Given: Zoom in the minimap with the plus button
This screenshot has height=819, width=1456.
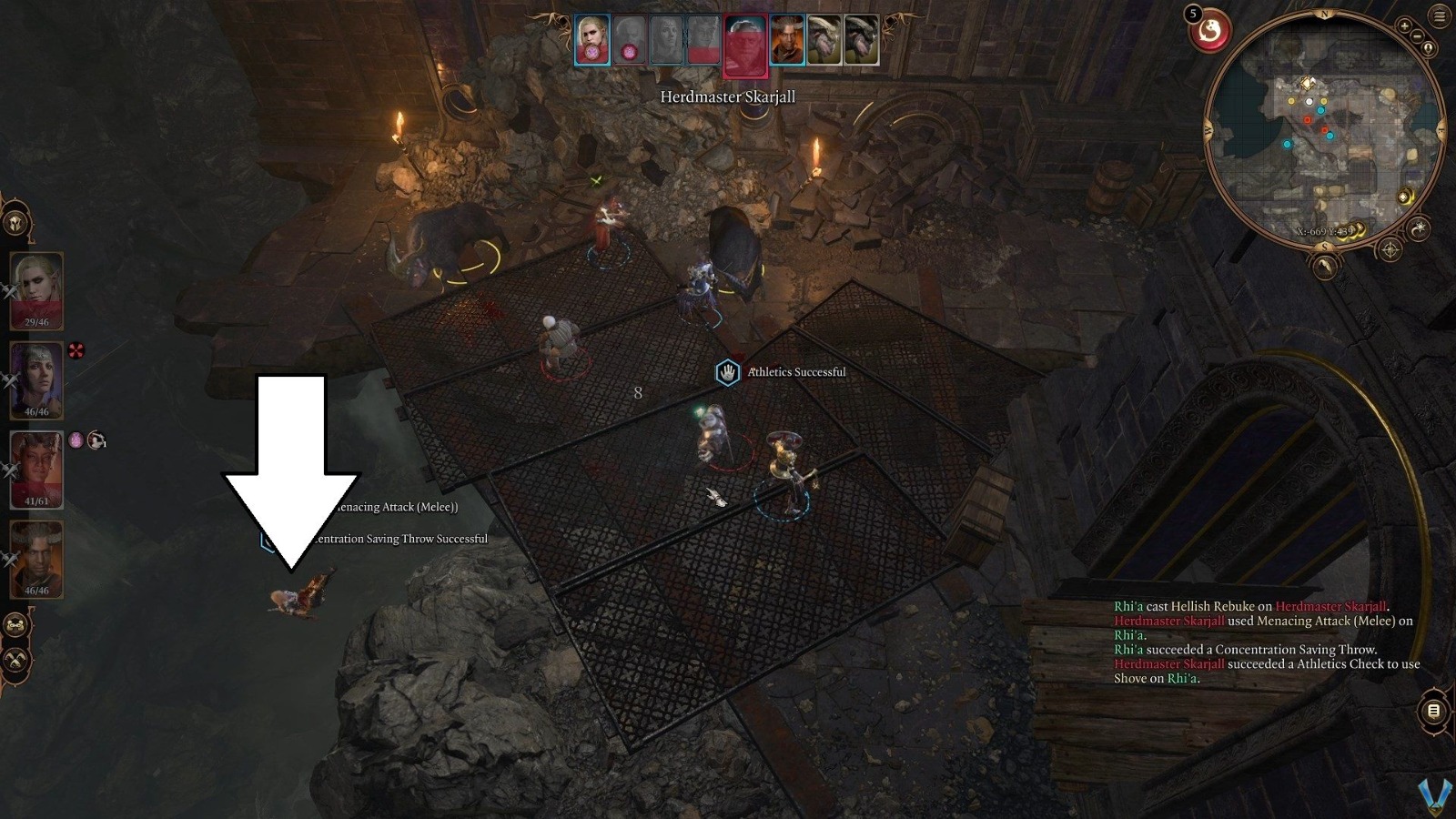Looking at the screenshot, I should coord(1403,26).
